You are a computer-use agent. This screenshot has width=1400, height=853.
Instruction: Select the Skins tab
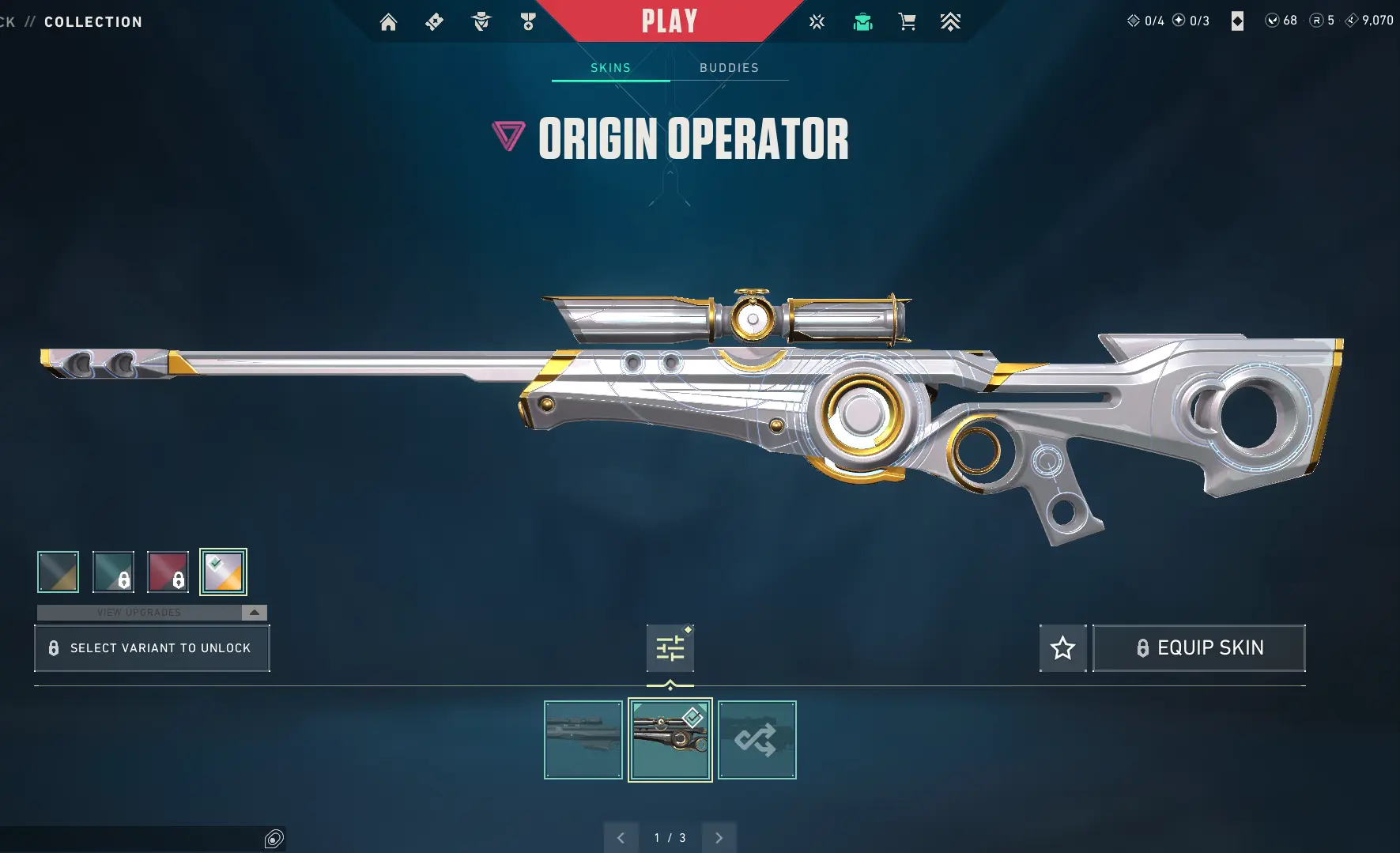point(610,68)
